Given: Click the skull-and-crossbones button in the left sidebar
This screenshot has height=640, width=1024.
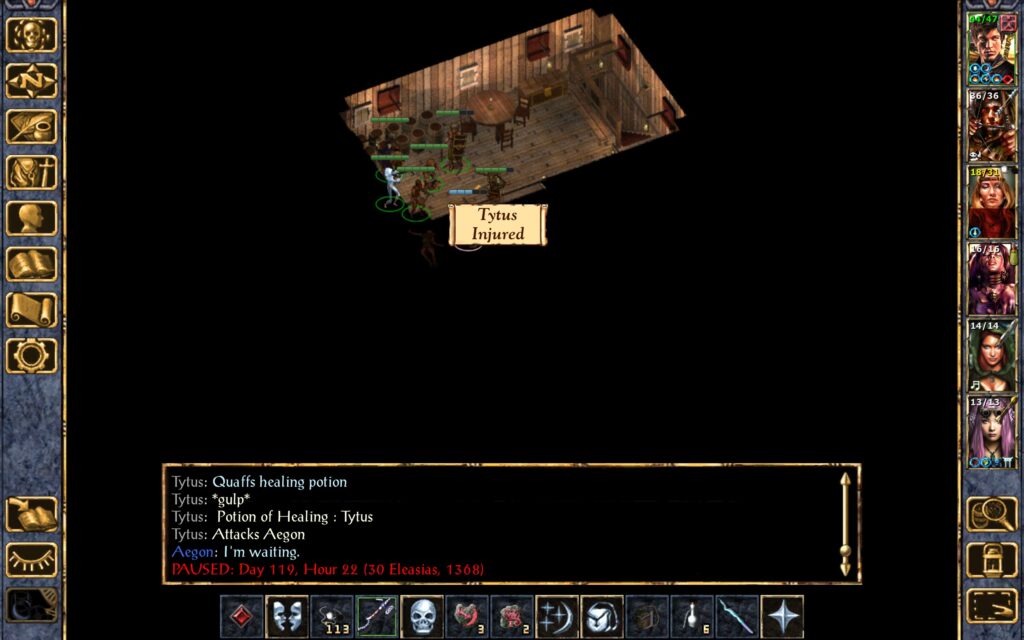Looking at the screenshot, I should (x=31, y=35).
